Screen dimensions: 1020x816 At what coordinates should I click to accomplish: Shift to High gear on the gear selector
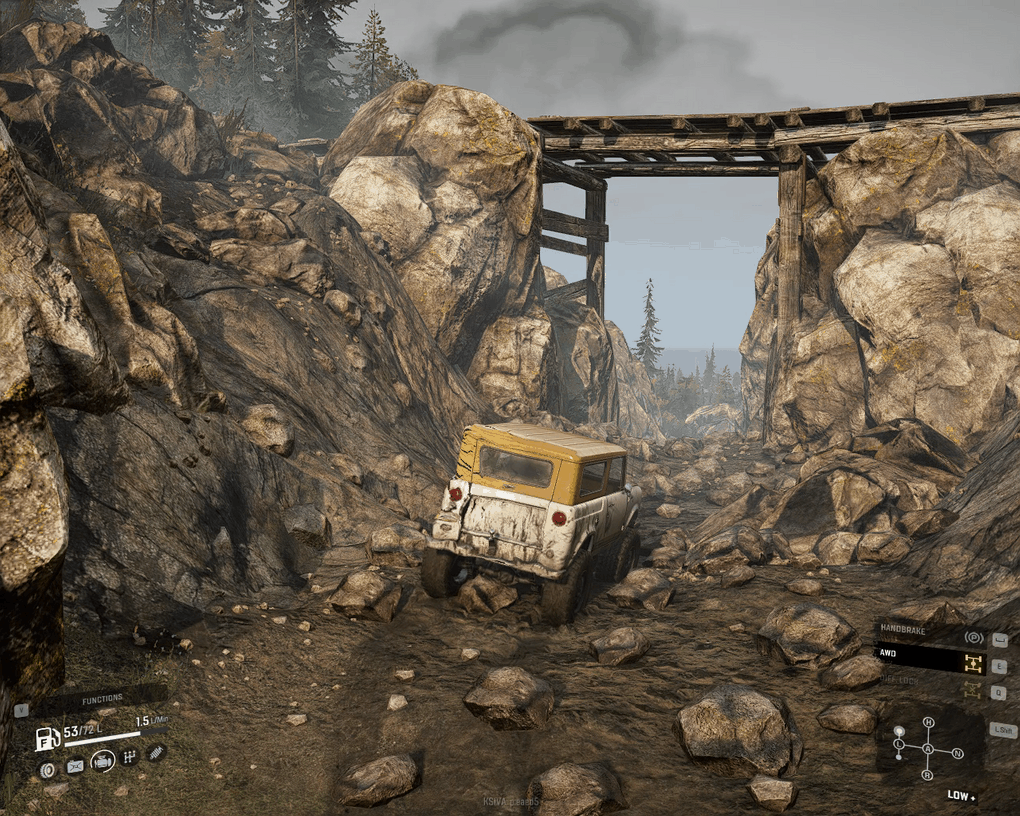928,722
